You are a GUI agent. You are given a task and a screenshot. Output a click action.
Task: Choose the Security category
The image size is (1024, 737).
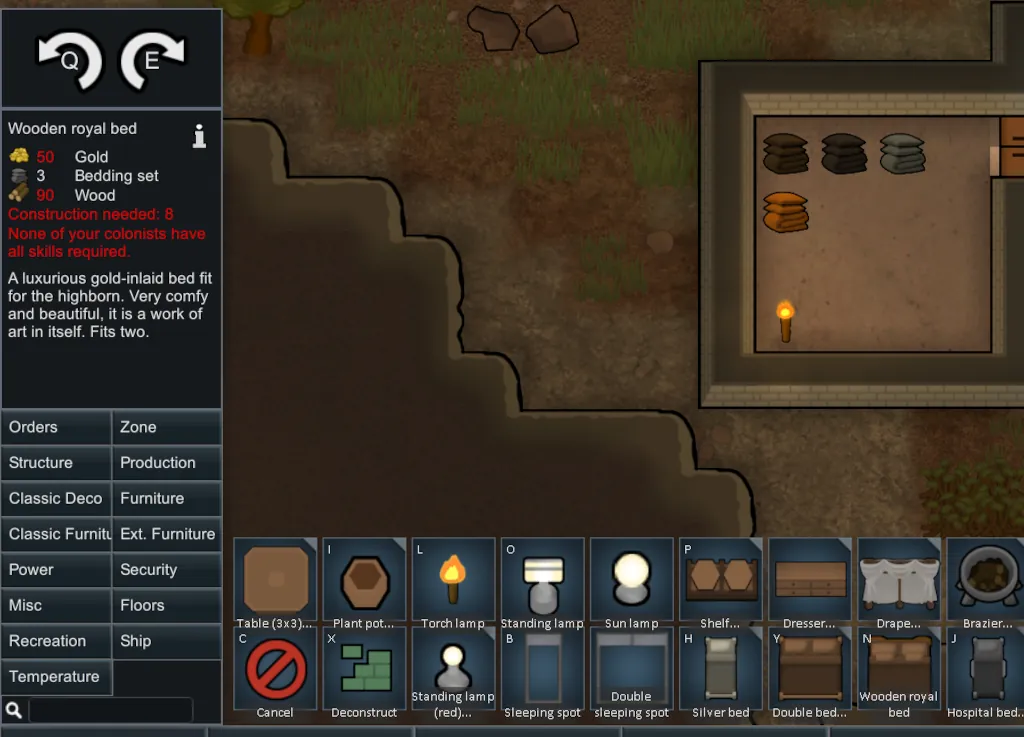pyautogui.click(x=166, y=570)
